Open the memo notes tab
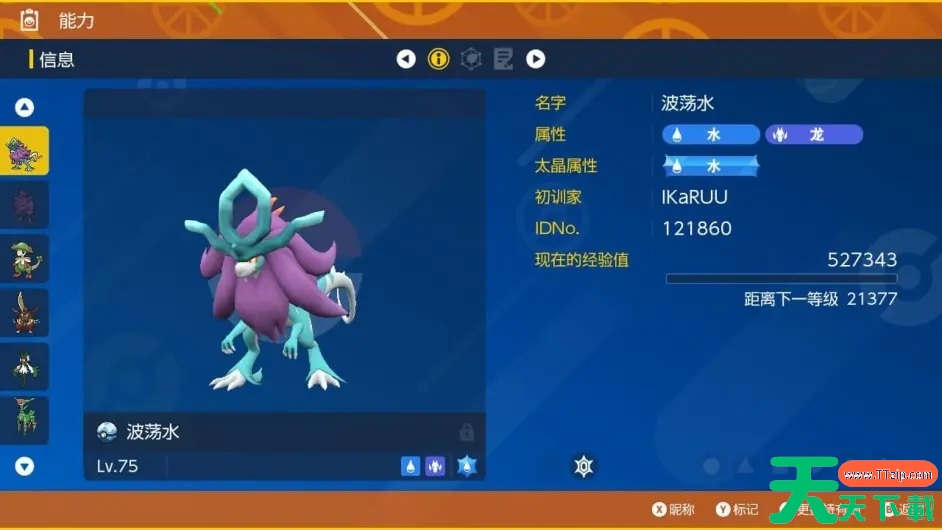Viewport: 942px width, 530px height. [x=503, y=59]
